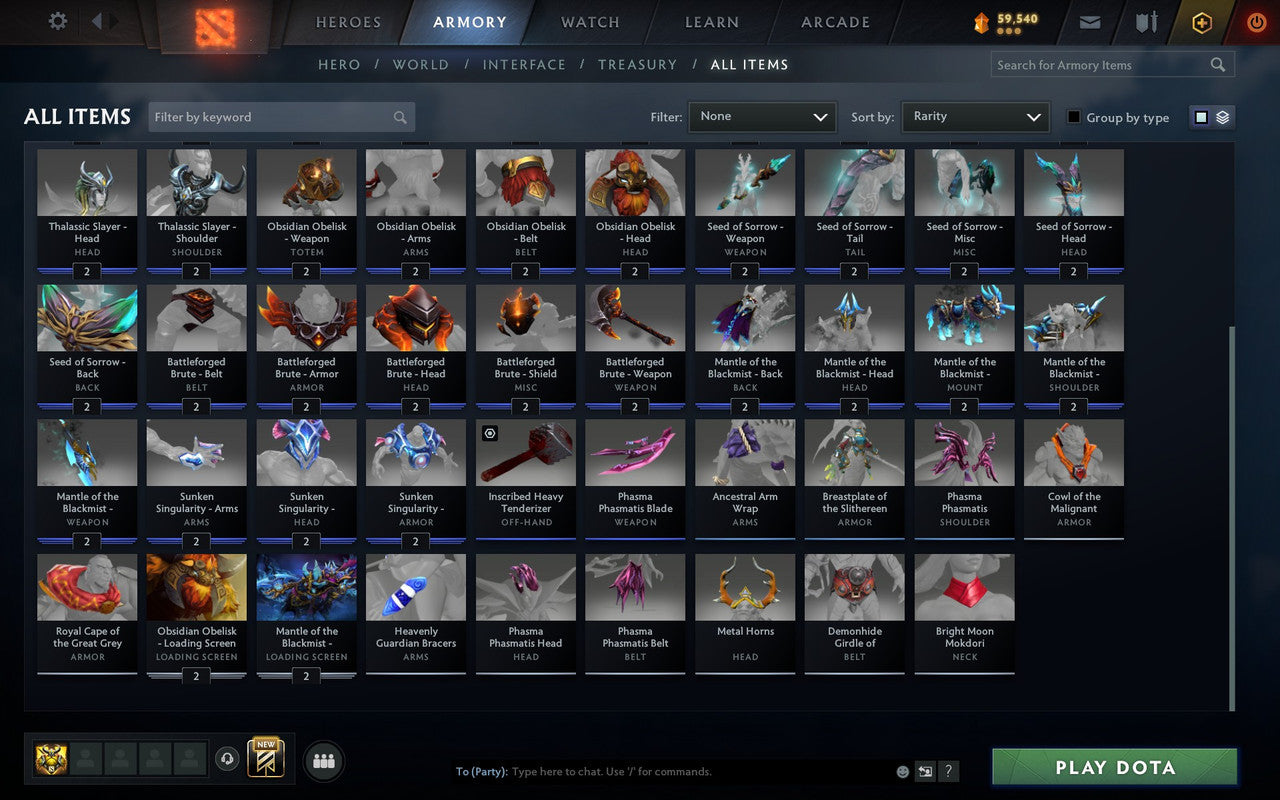Switch to the WATCH tab
The image size is (1280, 800).
coord(589,22)
